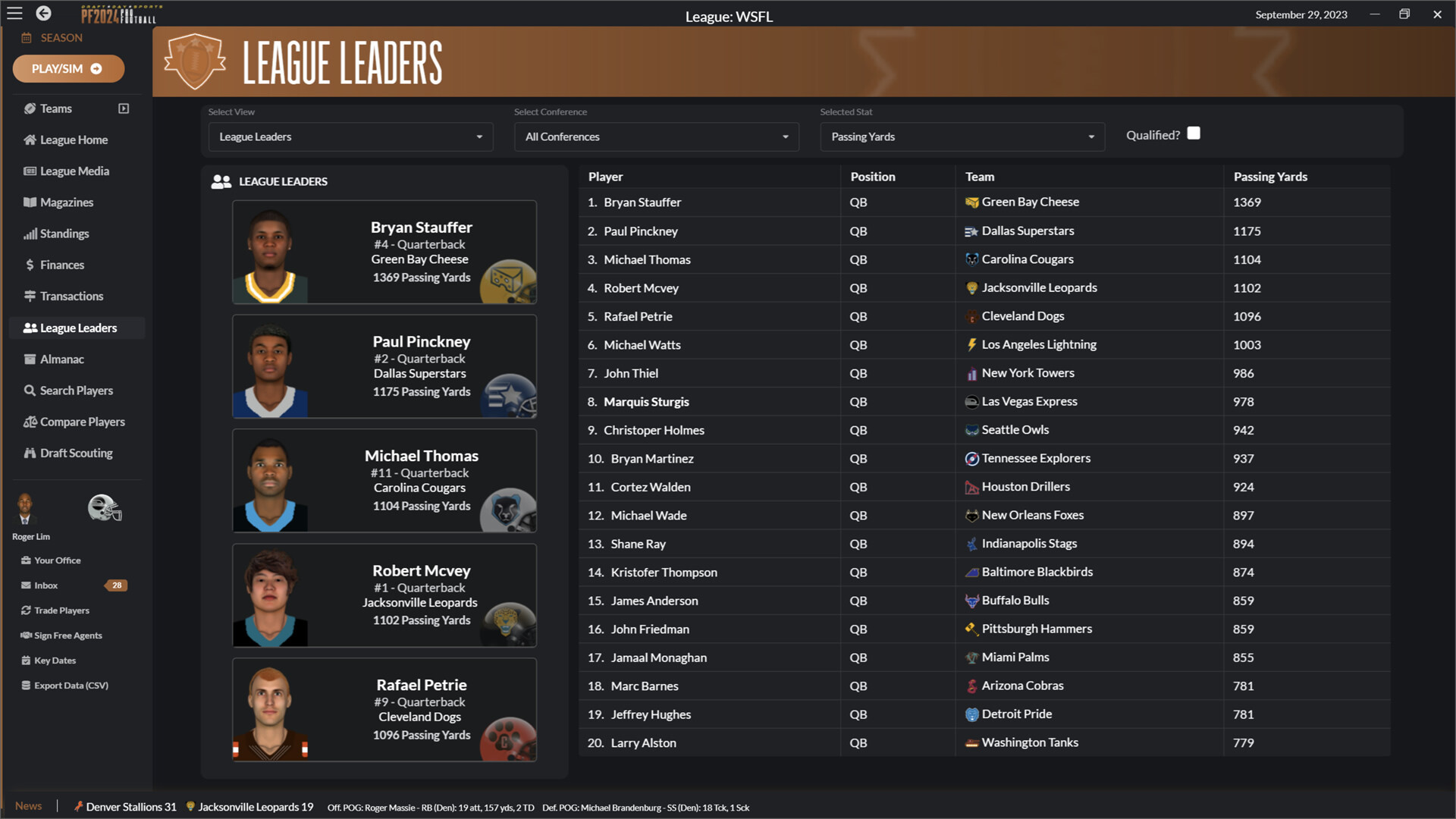
Task: Open the Selected Stat dropdown showing Passing Yards
Action: (961, 136)
